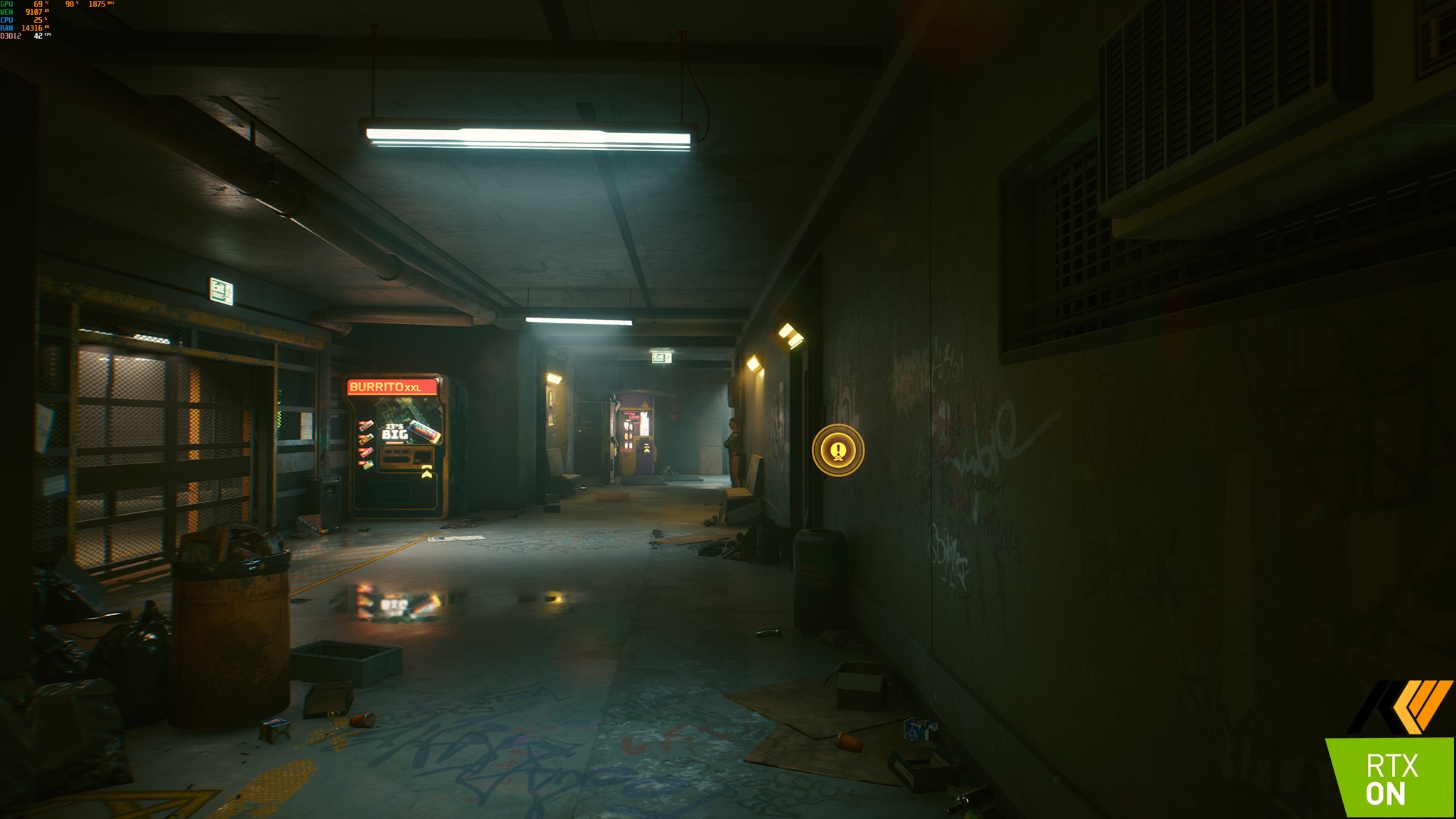The height and width of the screenshot is (819, 1456).
Task: Select the yellow exclamation quest marker
Action: coord(838,450)
